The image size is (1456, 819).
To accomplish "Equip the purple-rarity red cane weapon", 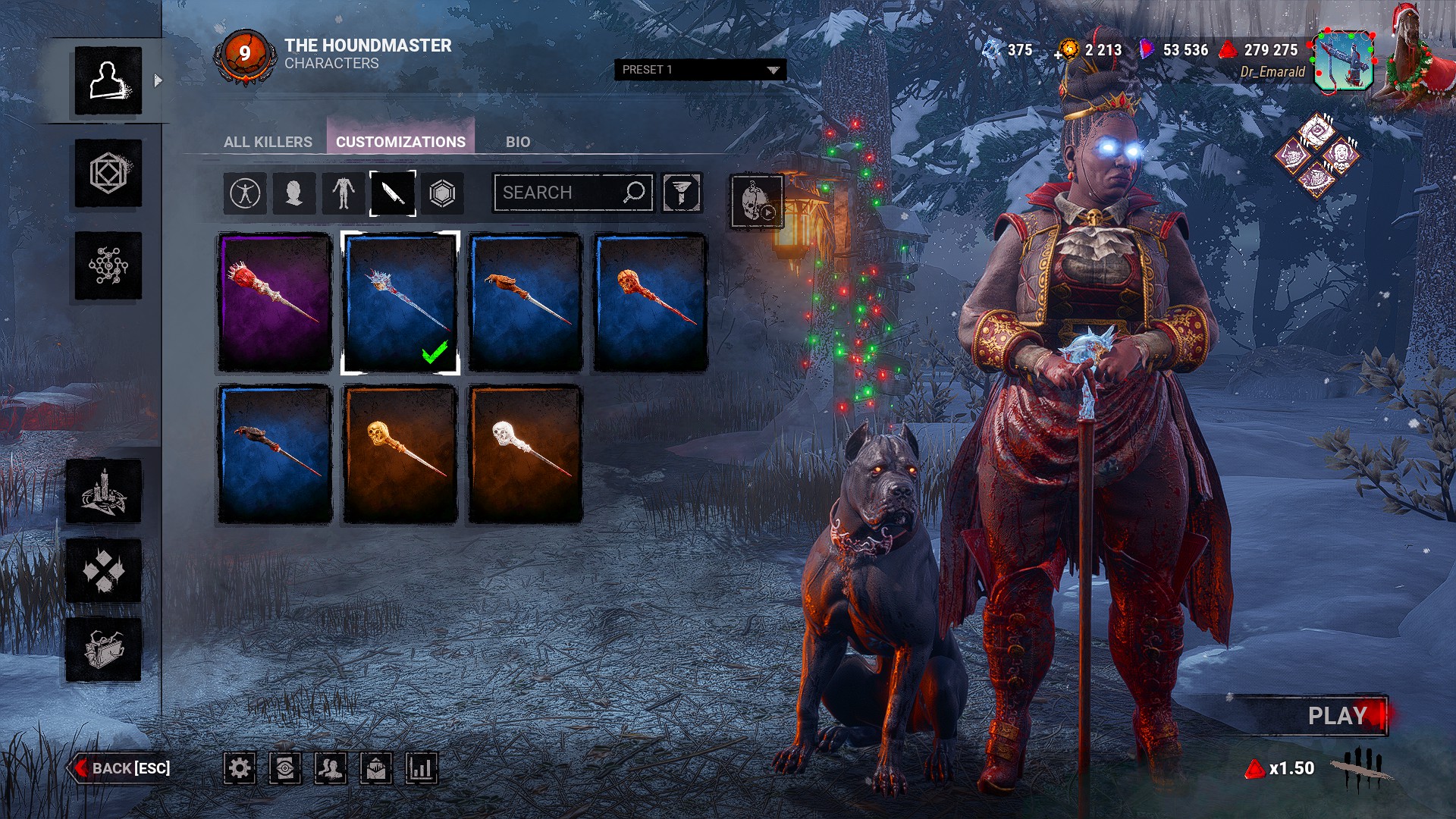I will [x=275, y=302].
